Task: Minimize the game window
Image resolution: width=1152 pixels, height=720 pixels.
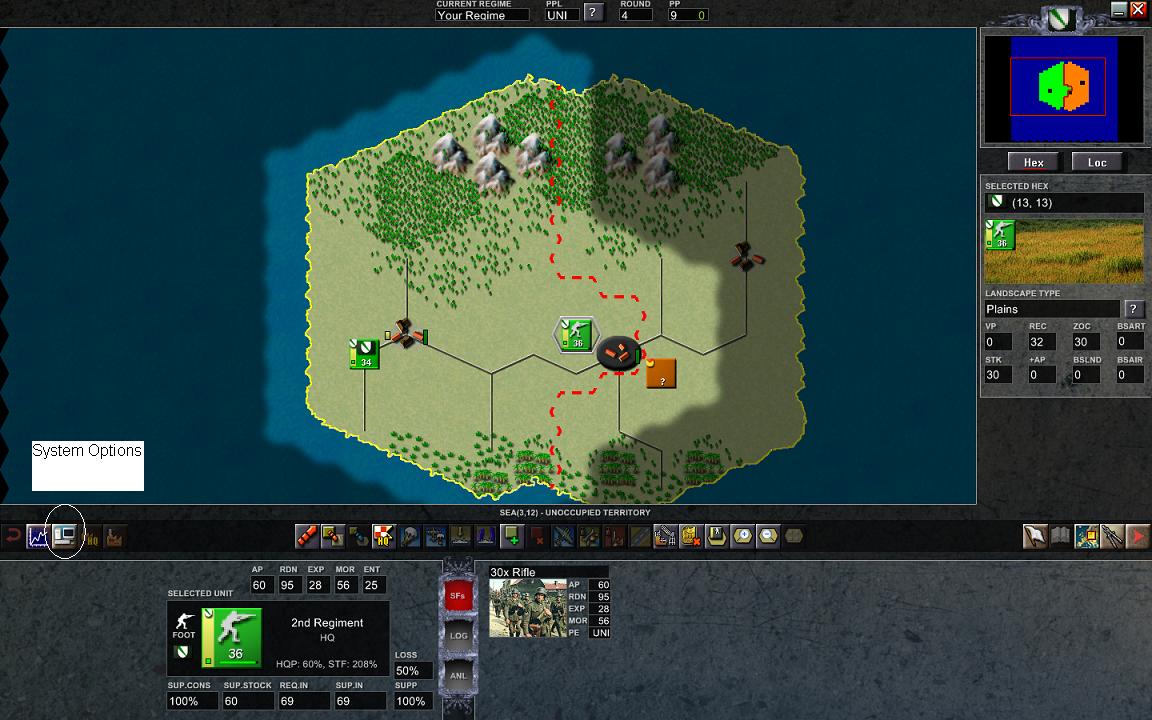Action: (x=1119, y=10)
